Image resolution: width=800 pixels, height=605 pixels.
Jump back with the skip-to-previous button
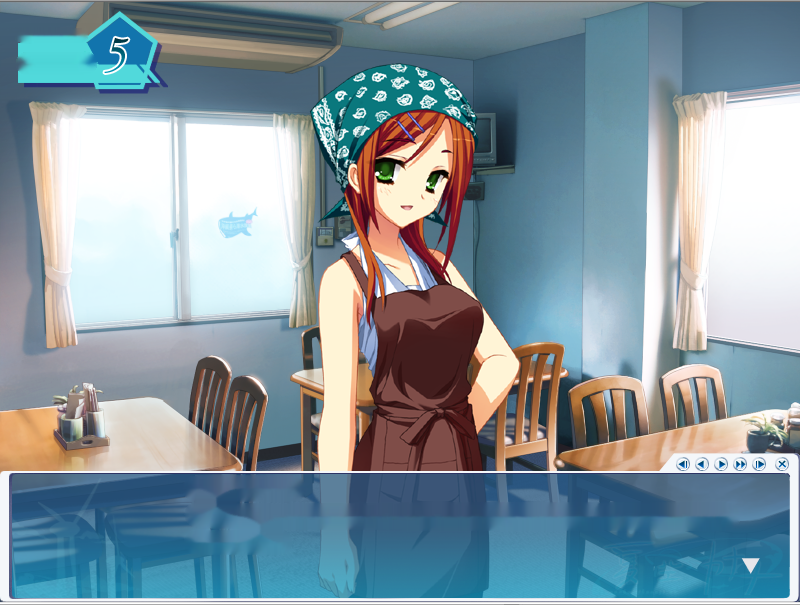pyautogui.click(x=683, y=464)
